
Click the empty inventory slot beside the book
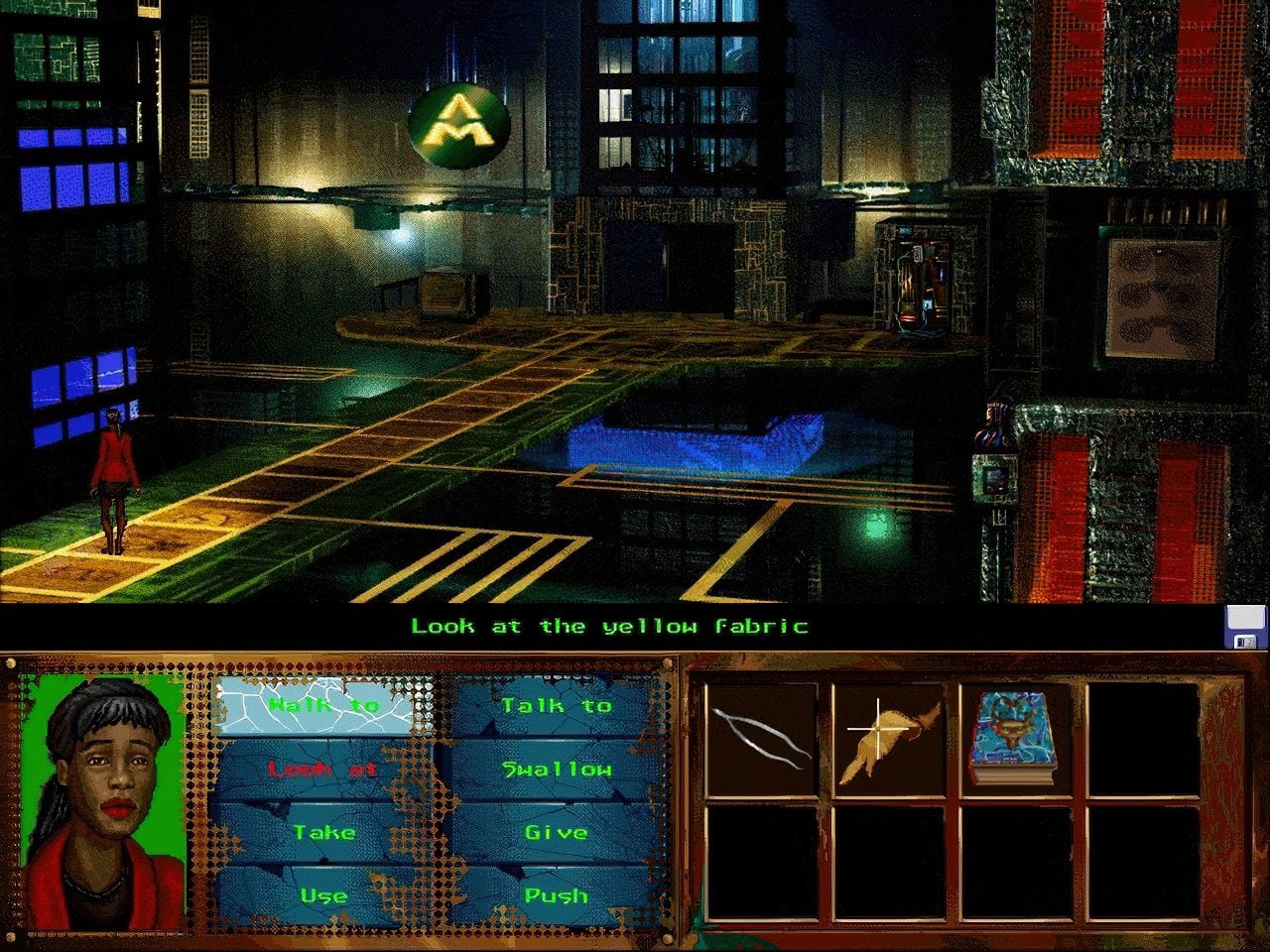(1141, 739)
